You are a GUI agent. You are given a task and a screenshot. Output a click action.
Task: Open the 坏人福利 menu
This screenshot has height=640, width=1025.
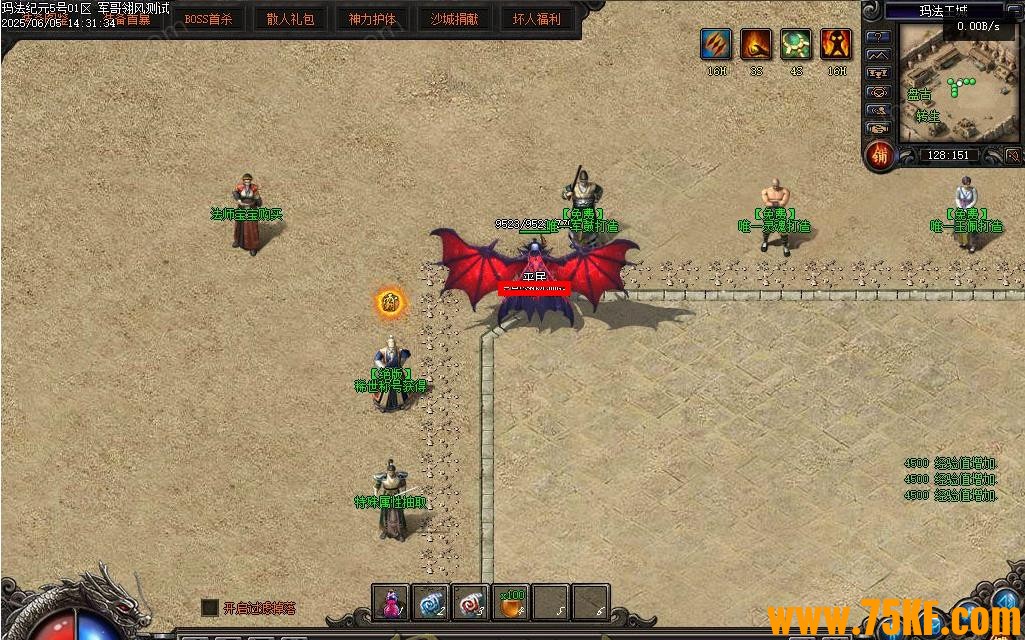pos(536,19)
